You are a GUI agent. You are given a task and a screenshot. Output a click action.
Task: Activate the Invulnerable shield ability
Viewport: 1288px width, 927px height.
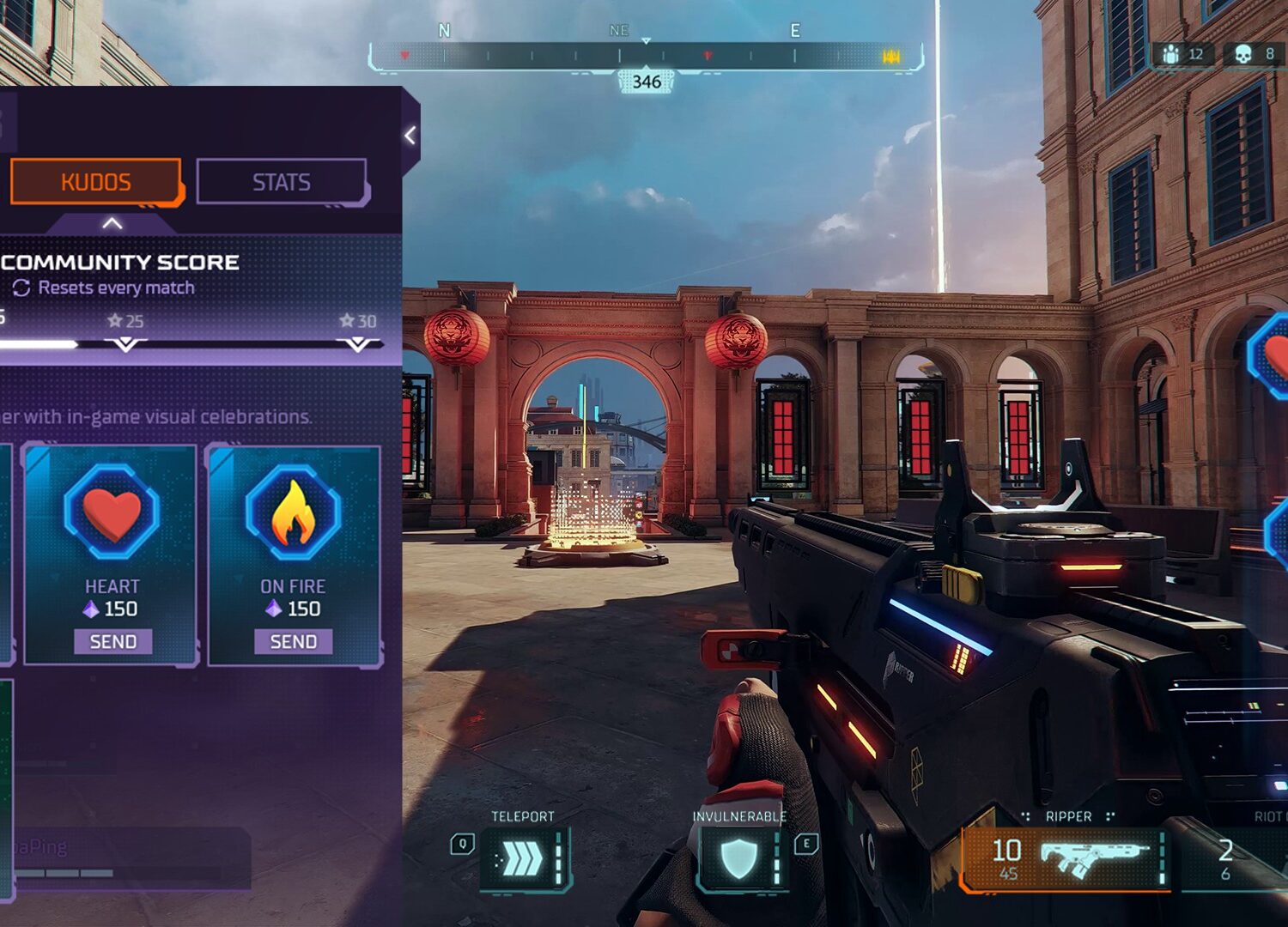pyautogui.click(x=739, y=857)
